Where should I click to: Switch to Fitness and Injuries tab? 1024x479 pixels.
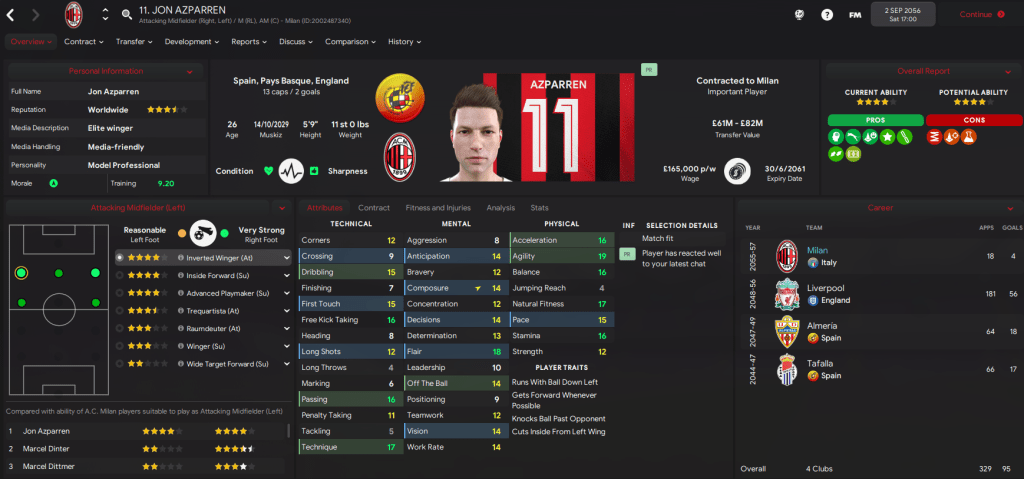[x=437, y=208]
